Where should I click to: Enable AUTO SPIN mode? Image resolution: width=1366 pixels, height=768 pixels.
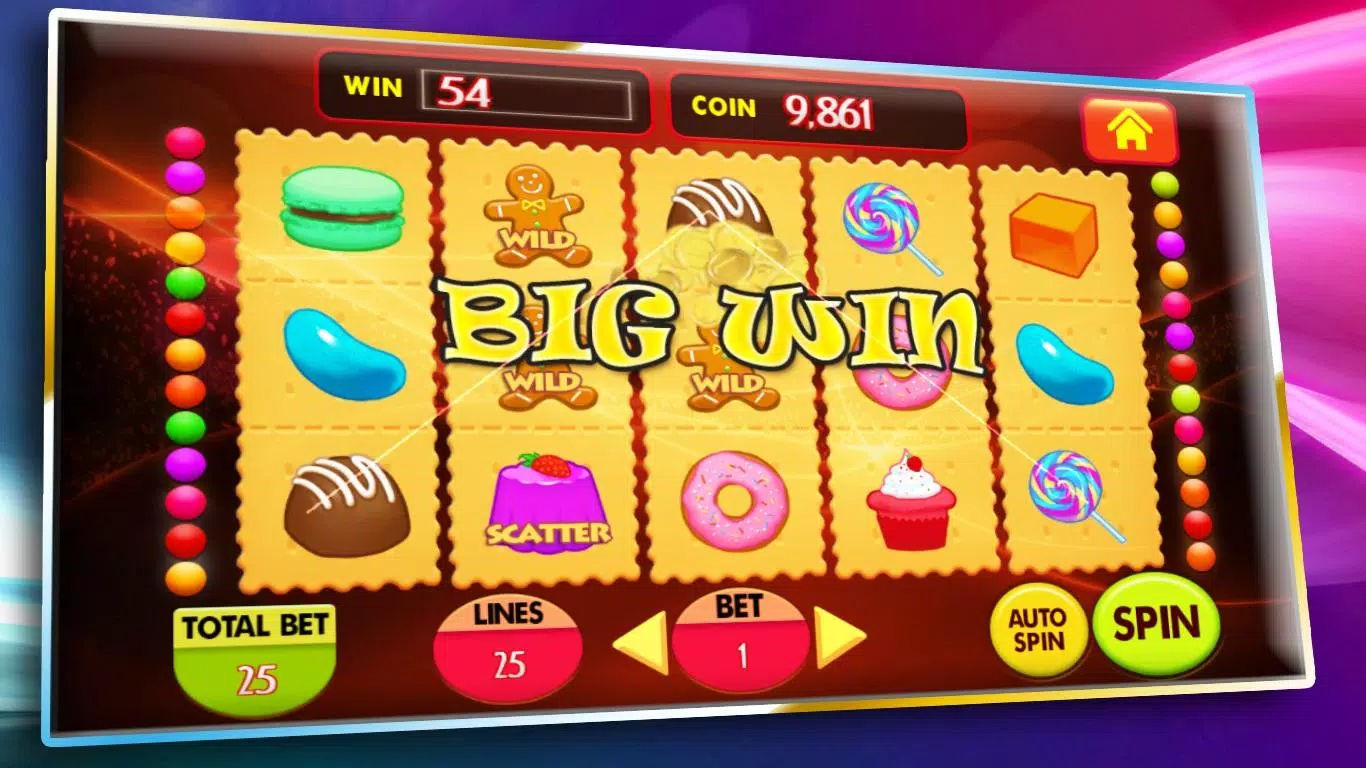1037,631
